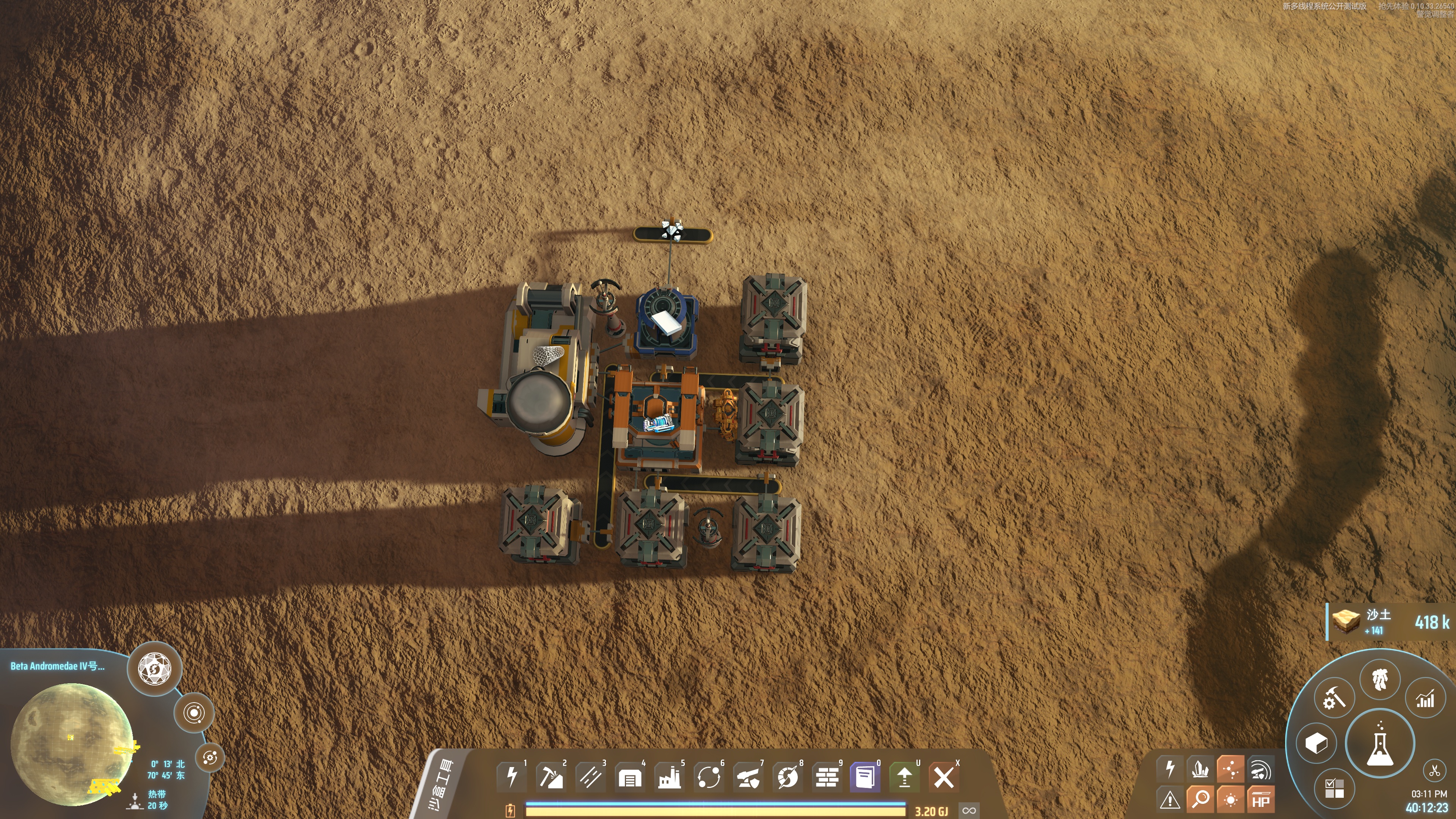Image resolution: width=1456 pixels, height=819 pixels.
Task: Activate the dismantle X tool
Action: 943,777
